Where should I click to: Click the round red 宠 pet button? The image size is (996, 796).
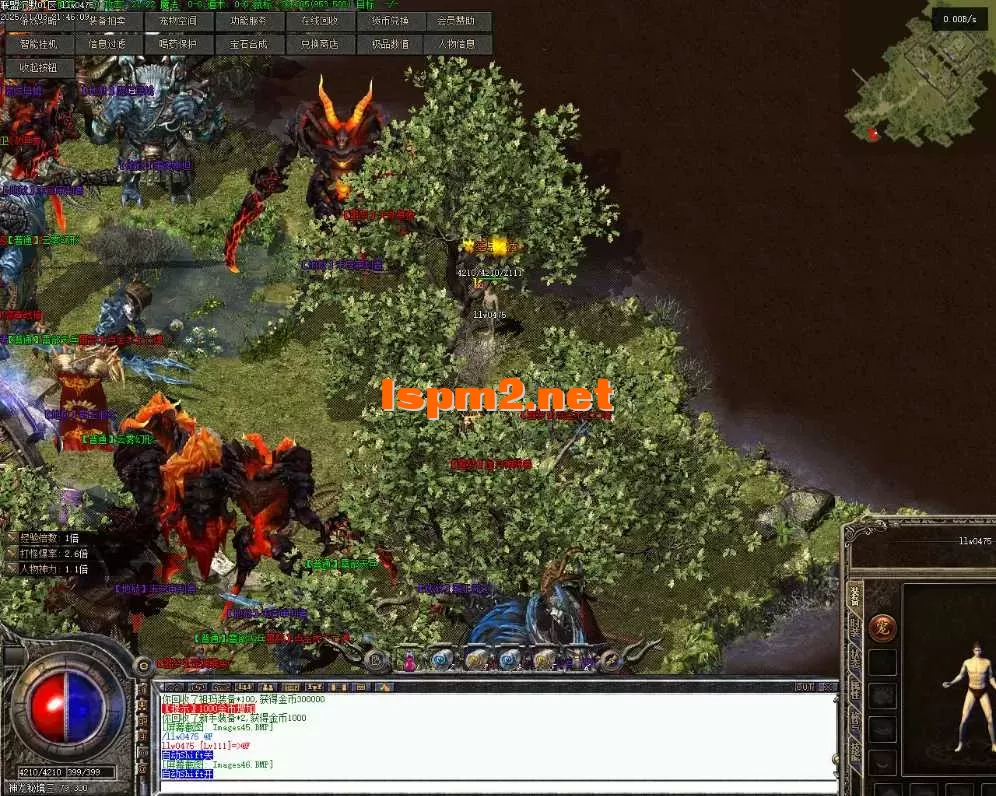882,628
